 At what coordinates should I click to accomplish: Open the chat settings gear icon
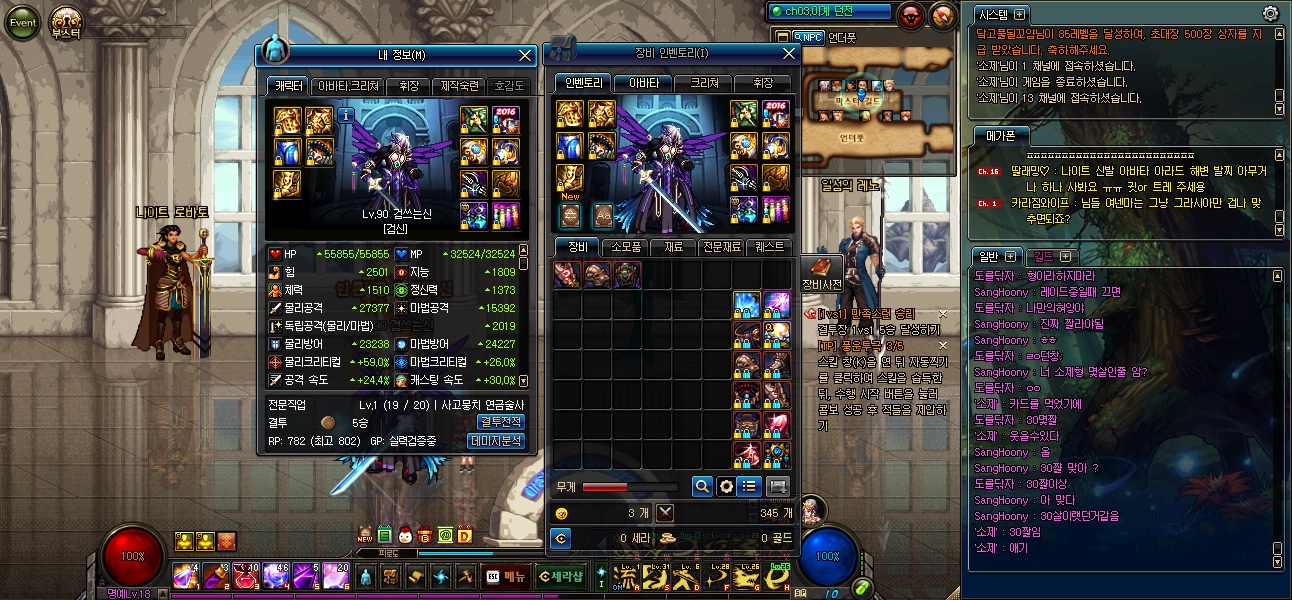click(x=1270, y=14)
